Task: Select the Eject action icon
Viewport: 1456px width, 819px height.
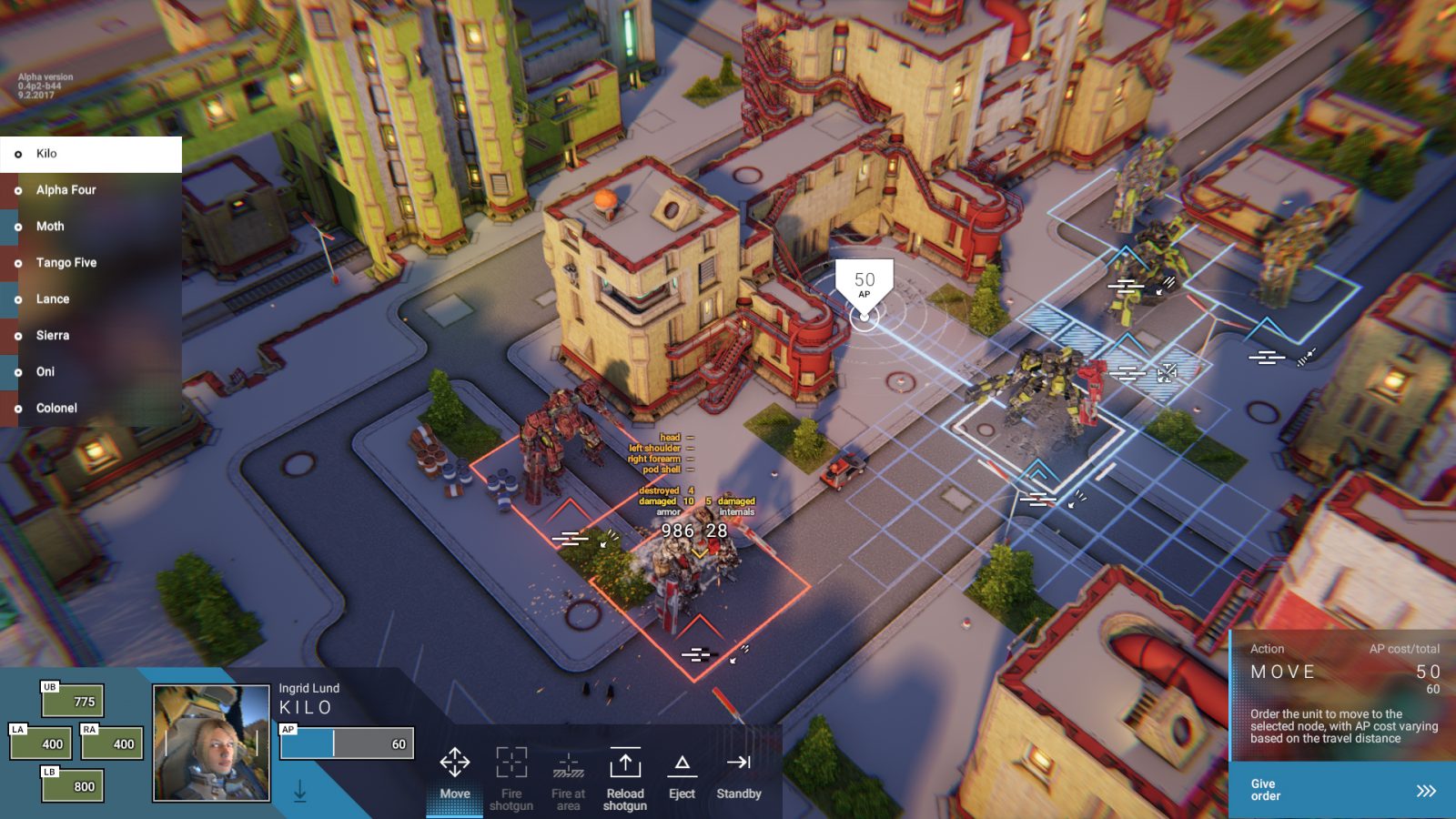Action: click(x=682, y=763)
